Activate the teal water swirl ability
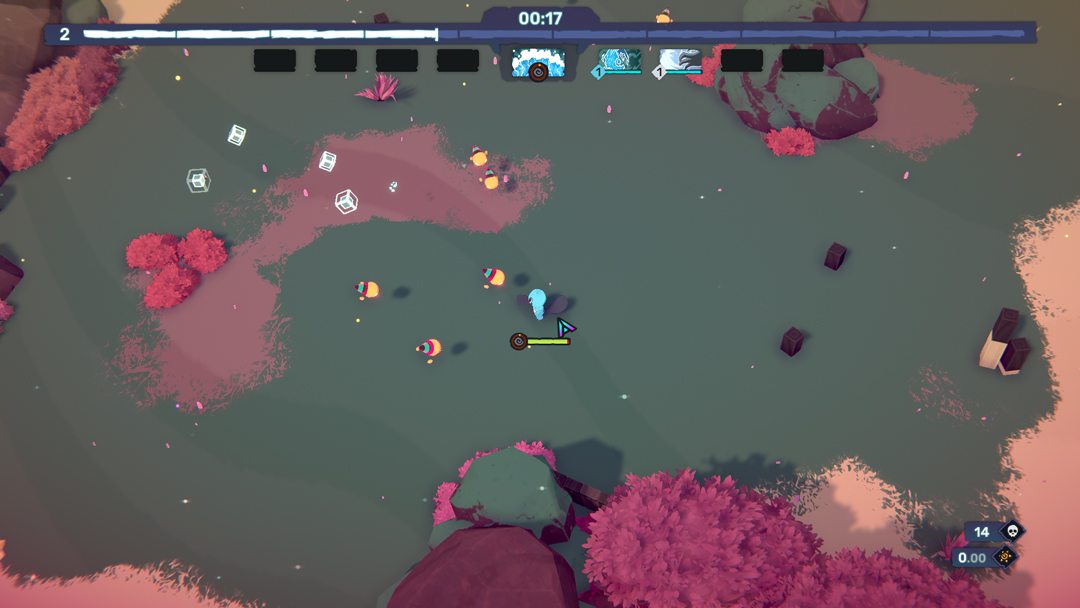This screenshot has width=1080, height=608. [620, 60]
